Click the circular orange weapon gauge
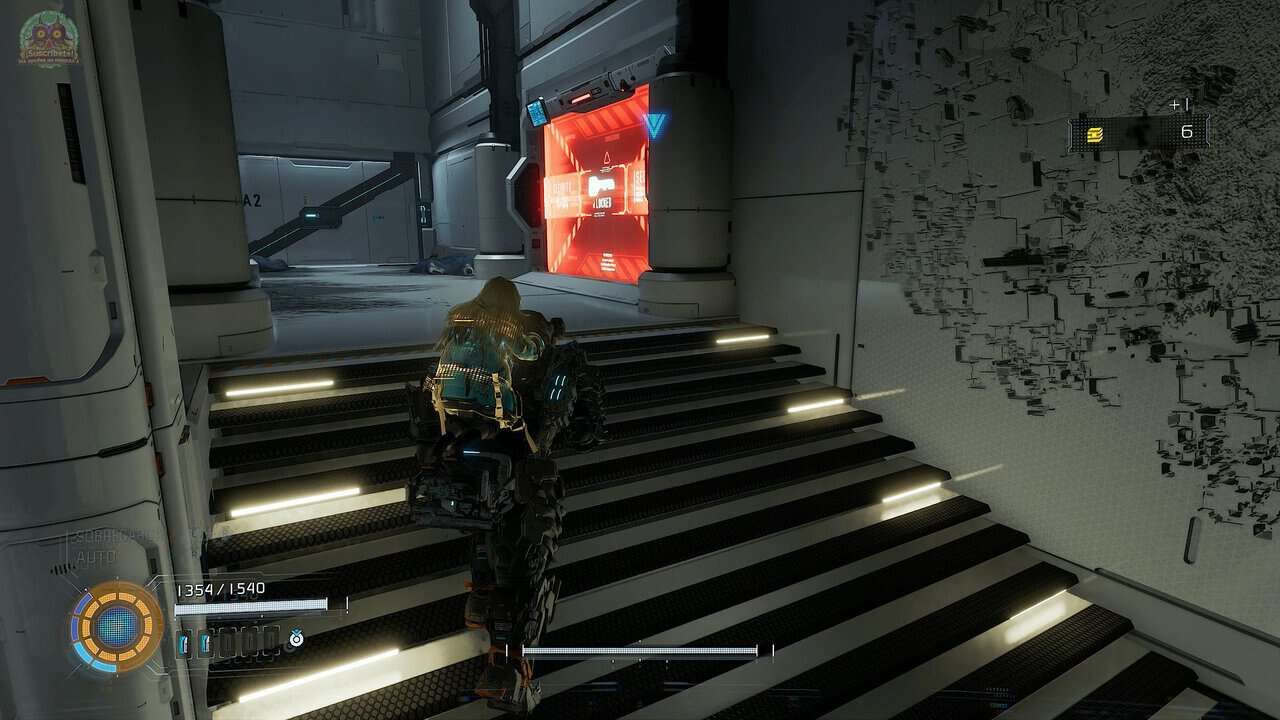1280x720 pixels. pyautogui.click(x=116, y=626)
